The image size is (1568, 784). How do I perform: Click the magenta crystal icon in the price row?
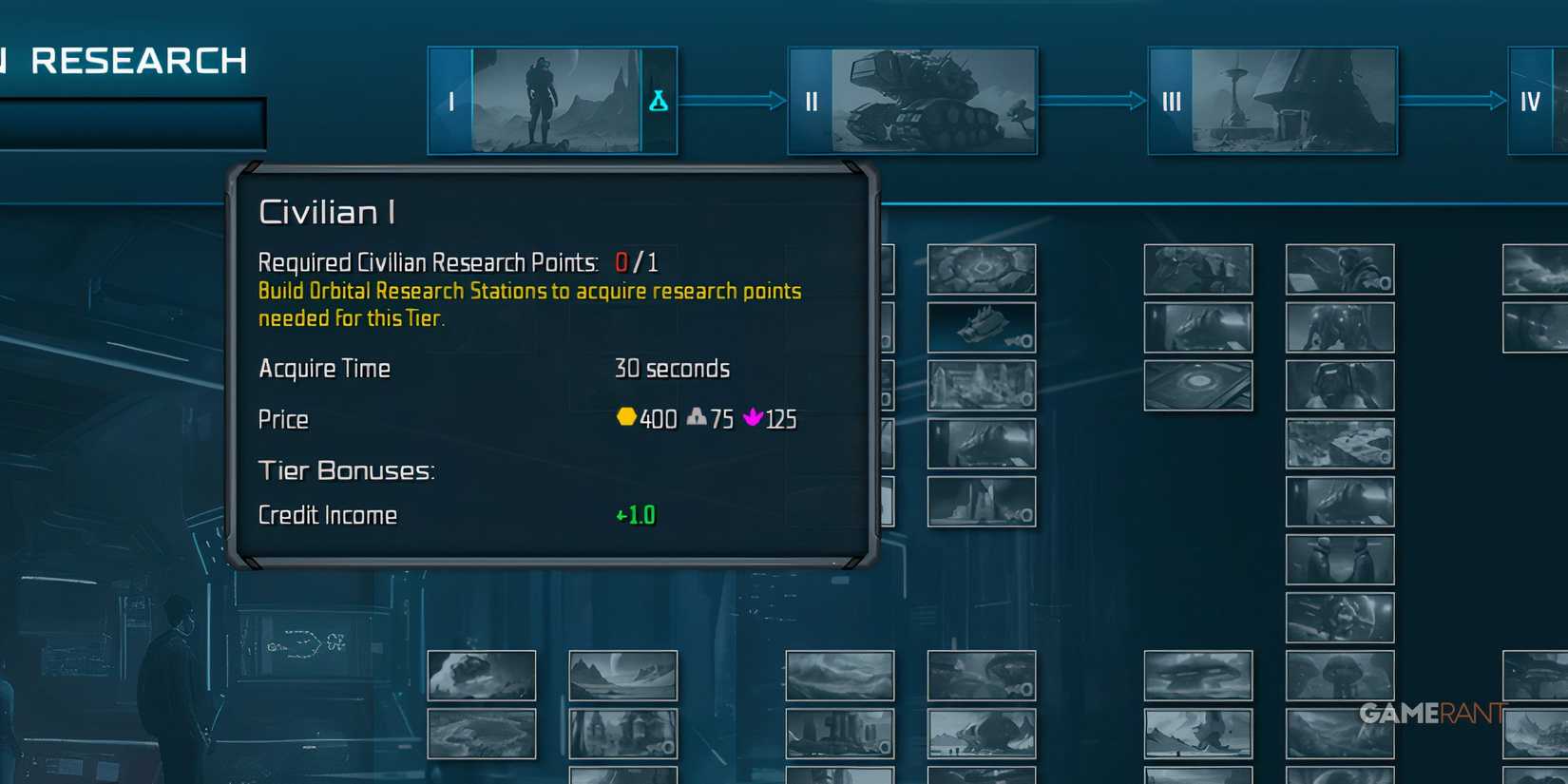[x=754, y=417]
